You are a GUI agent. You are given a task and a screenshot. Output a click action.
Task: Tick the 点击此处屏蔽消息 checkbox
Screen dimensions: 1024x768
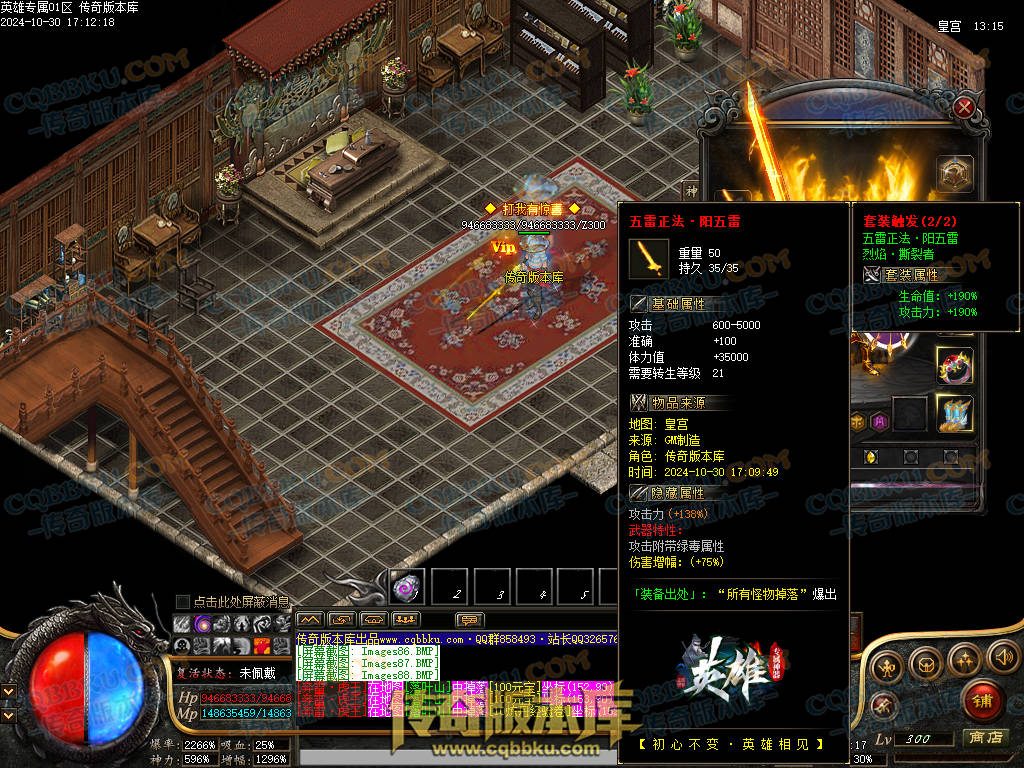coord(182,601)
